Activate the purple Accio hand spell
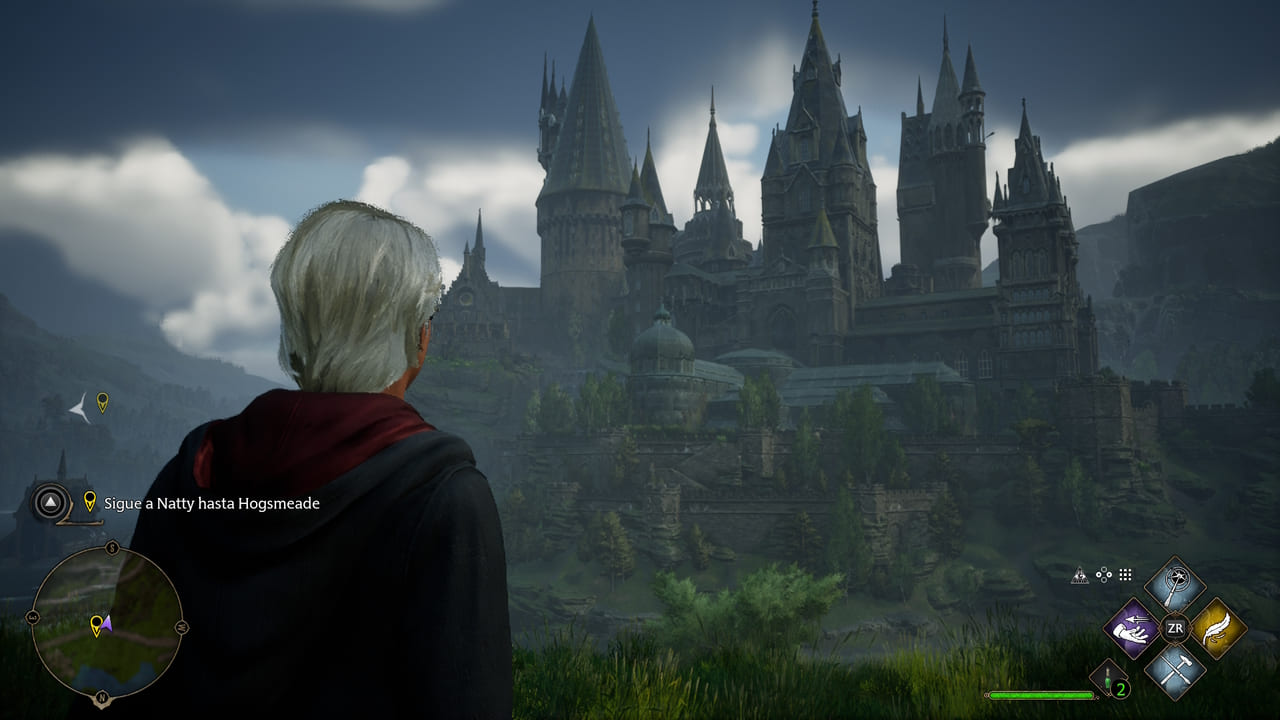 [1131, 629]
